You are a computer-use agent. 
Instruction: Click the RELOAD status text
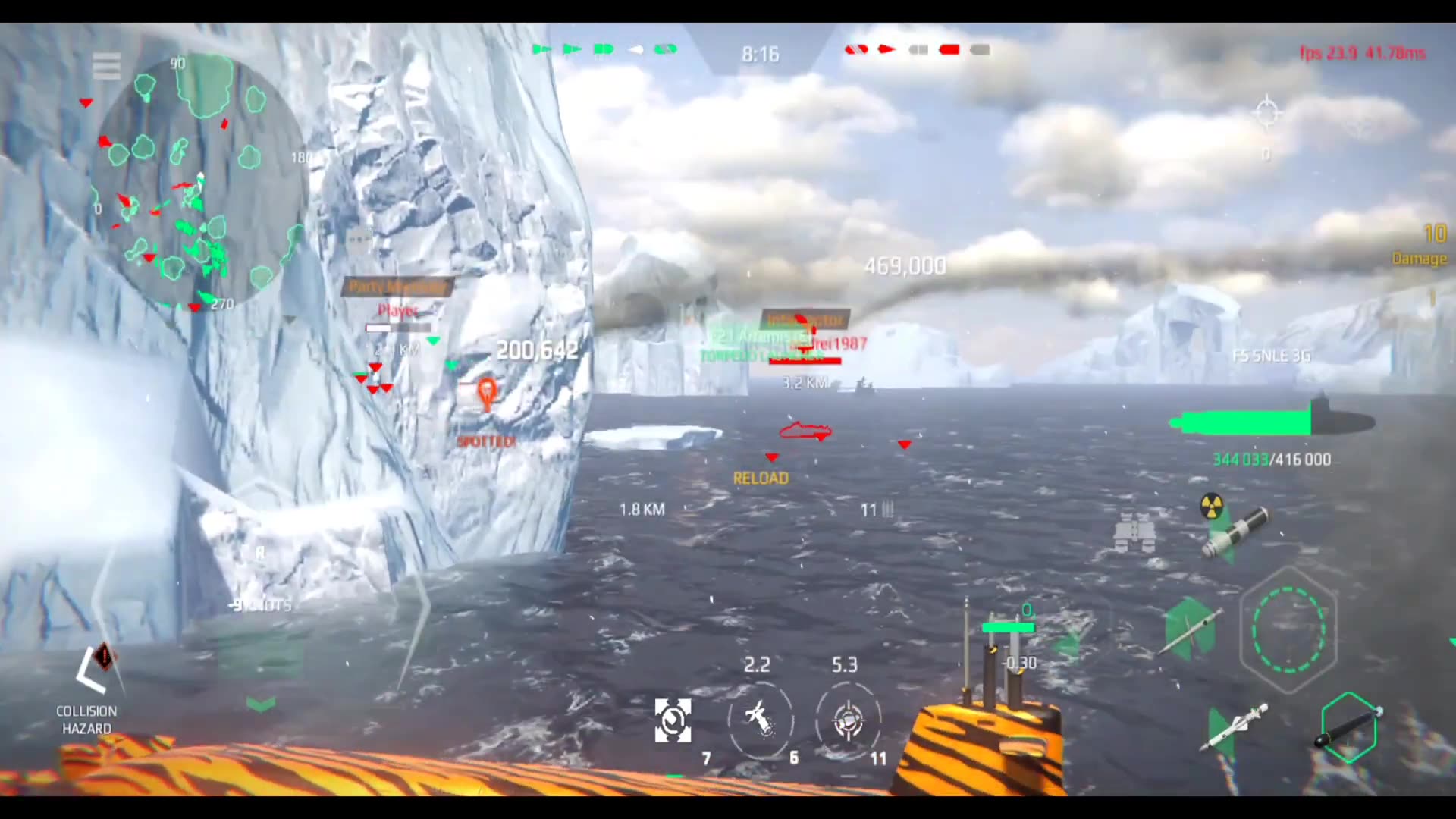coord(761,478)
